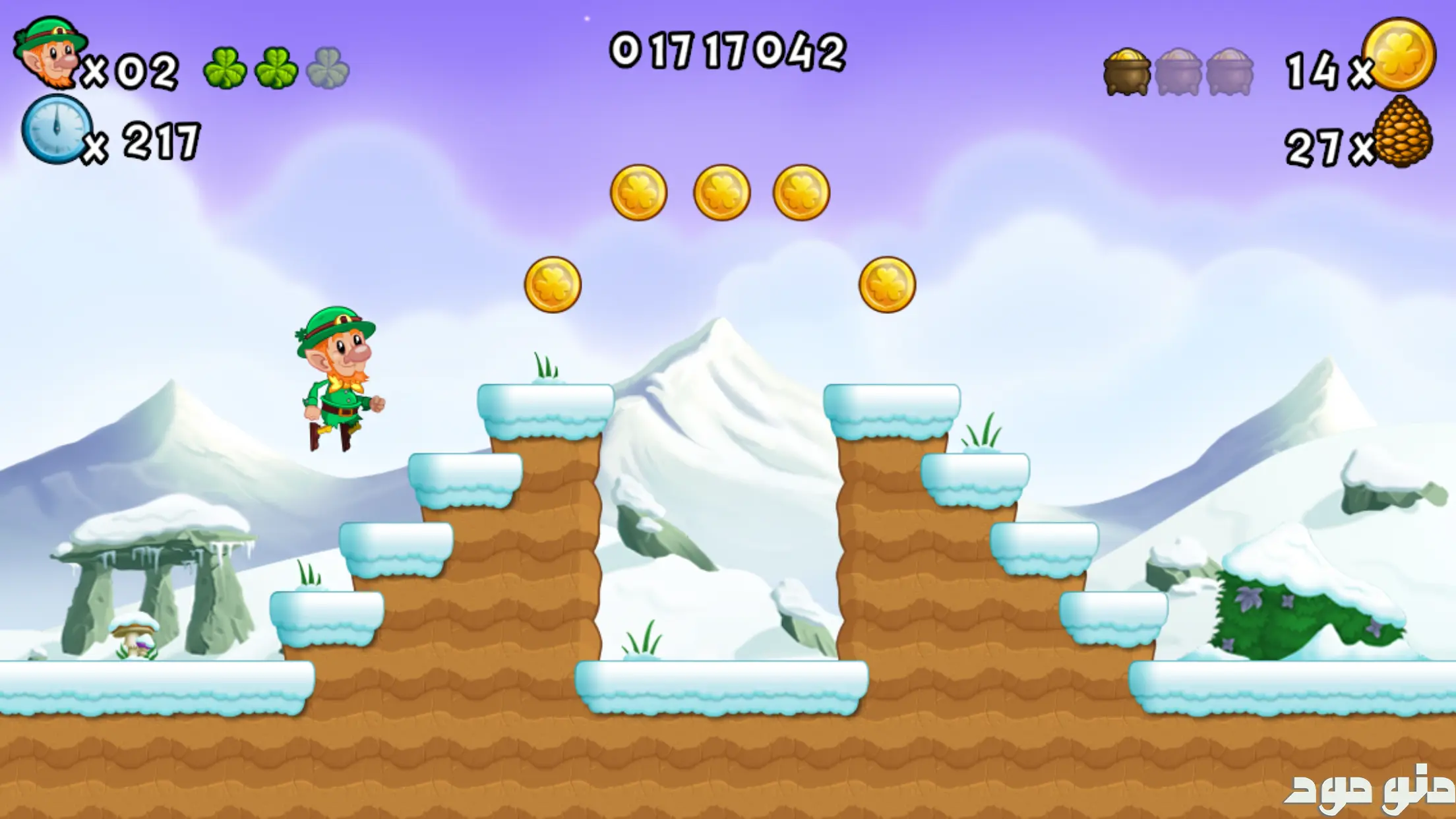
Task: Select the pinecone ammo icon
Action: click(1403, 132)
